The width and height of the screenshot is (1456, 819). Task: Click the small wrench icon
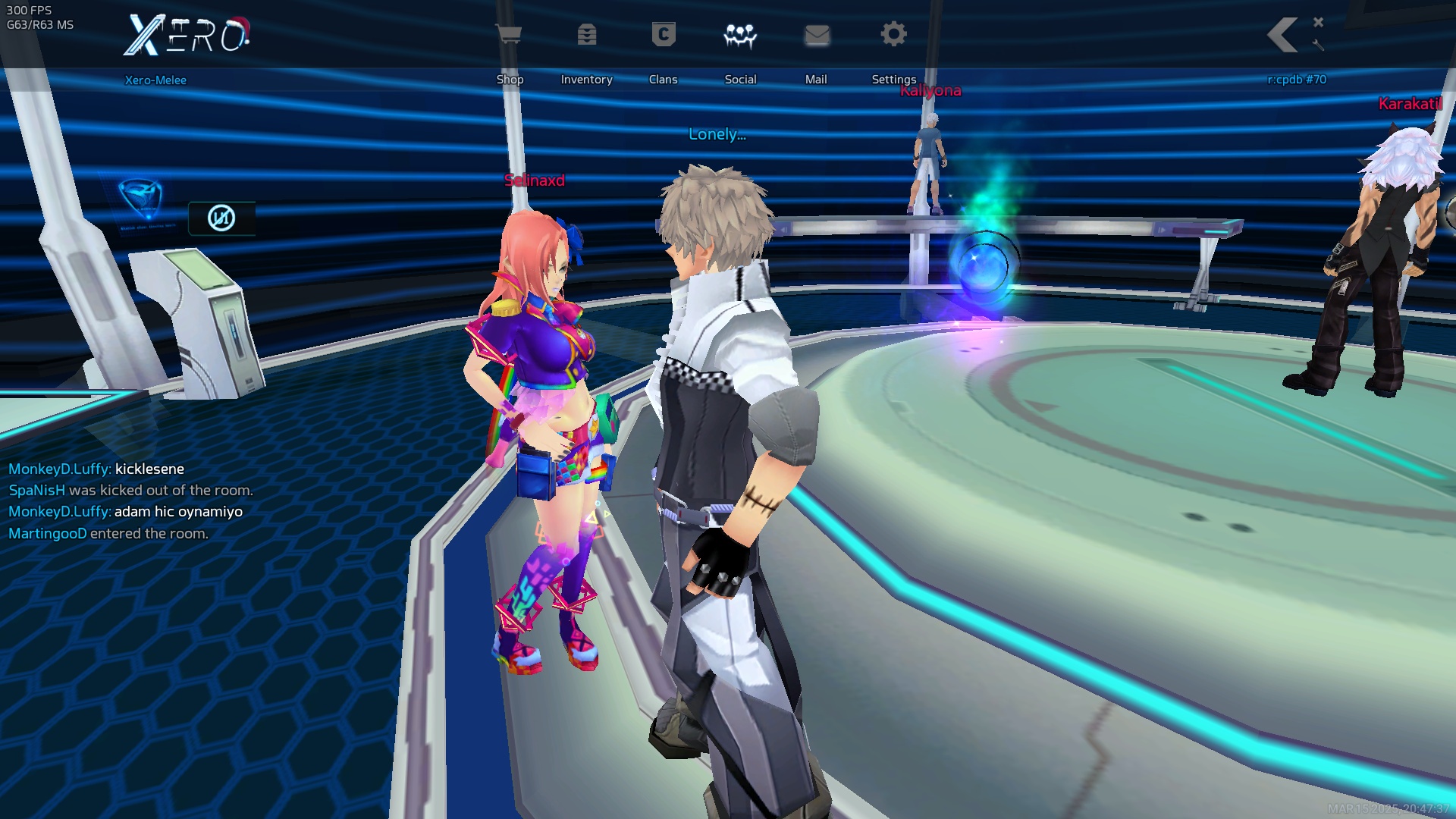[1319, 45]
